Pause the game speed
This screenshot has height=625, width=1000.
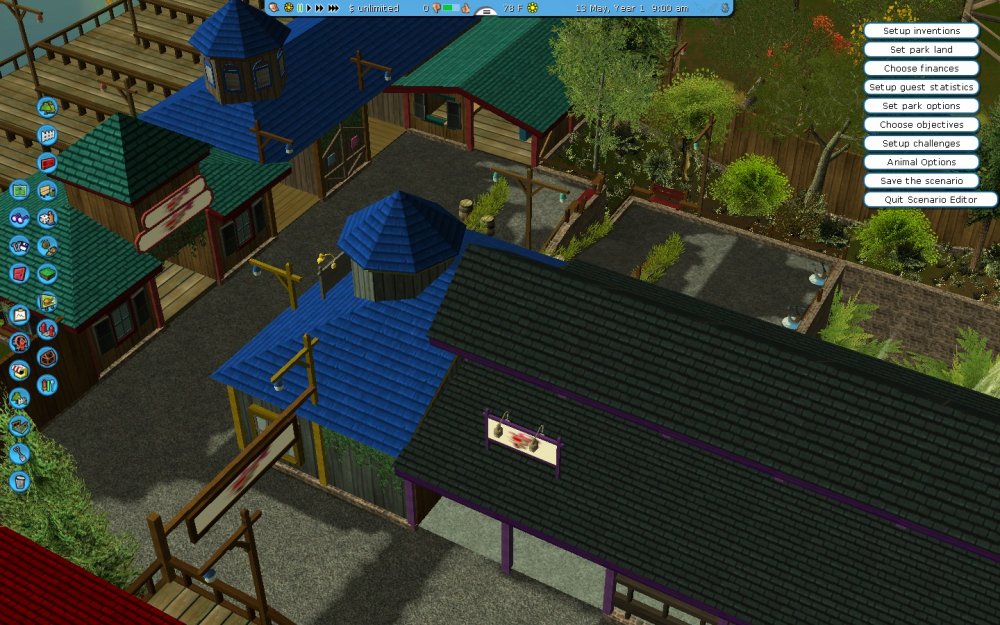pos(300,8)
